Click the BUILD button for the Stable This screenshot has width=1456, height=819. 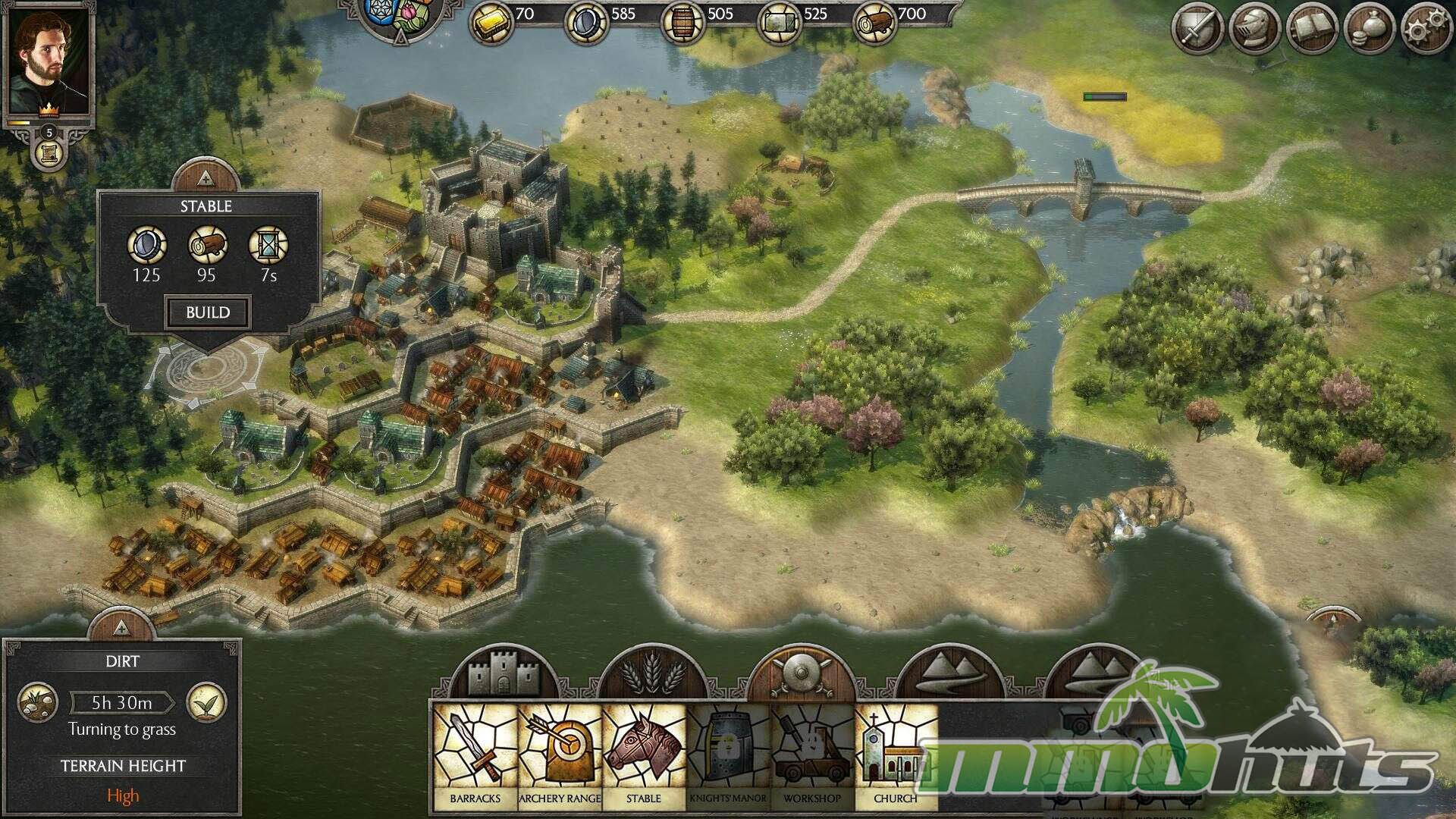[x=208, y=312]
